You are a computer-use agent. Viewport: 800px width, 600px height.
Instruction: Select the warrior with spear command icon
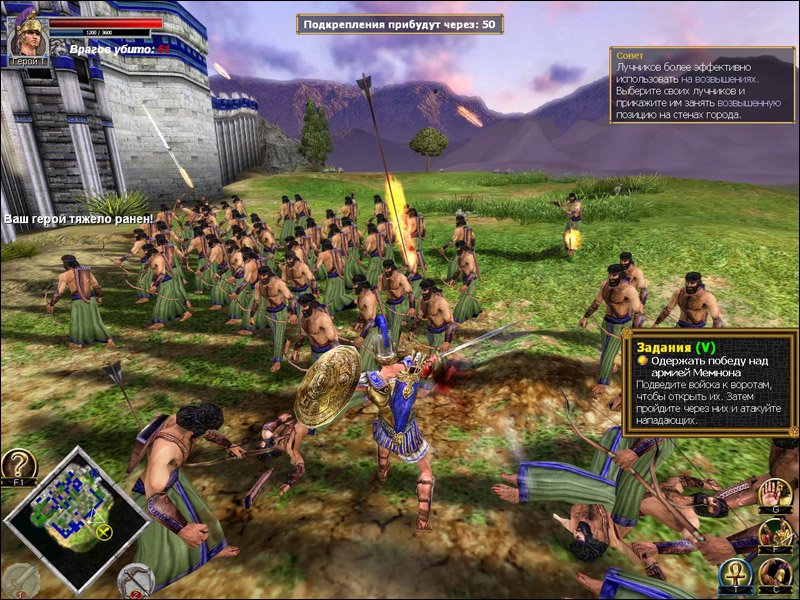[775, 534]
